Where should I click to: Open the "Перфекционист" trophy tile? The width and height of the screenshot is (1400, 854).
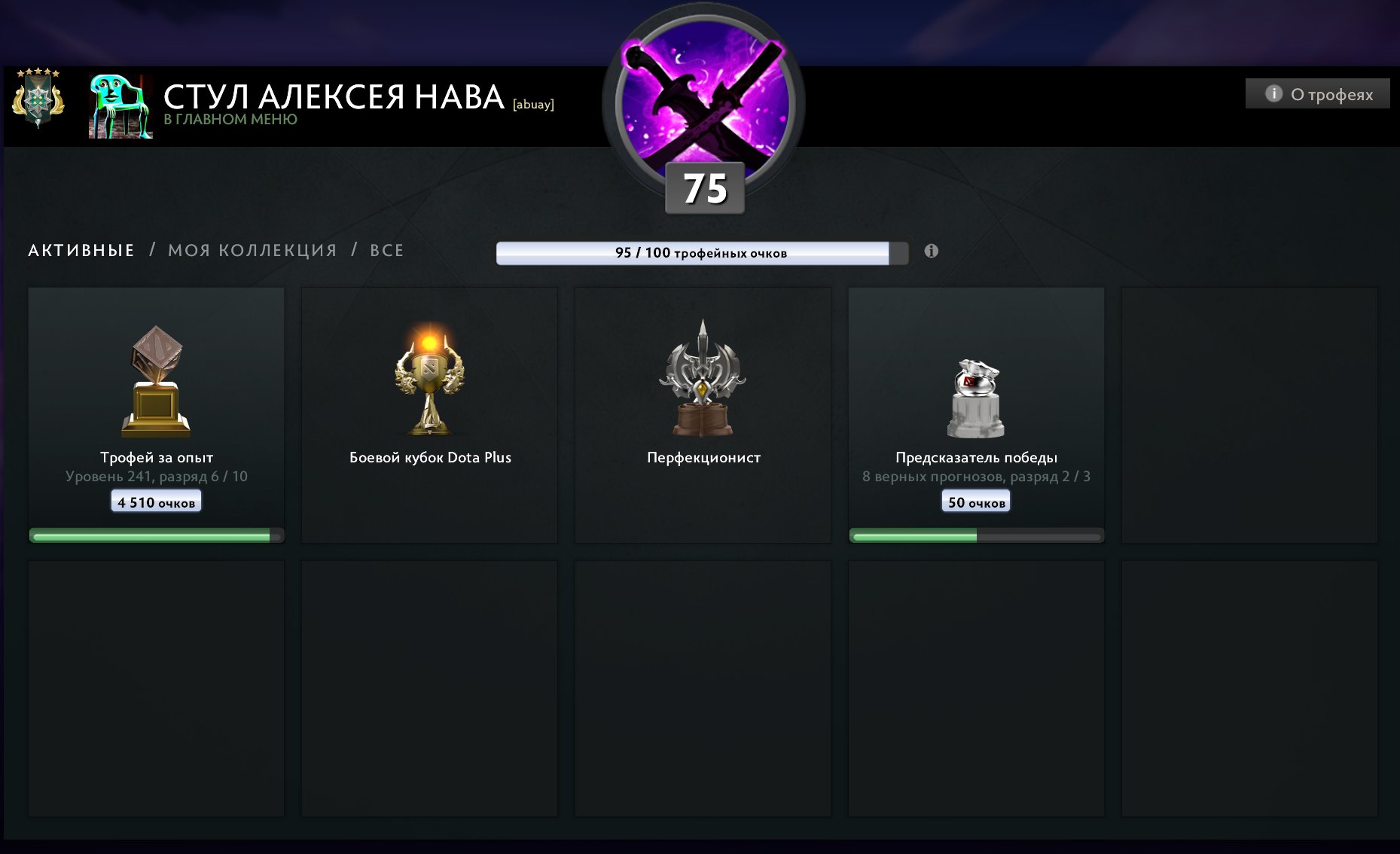pyautogui.click(x=703, y=414)
